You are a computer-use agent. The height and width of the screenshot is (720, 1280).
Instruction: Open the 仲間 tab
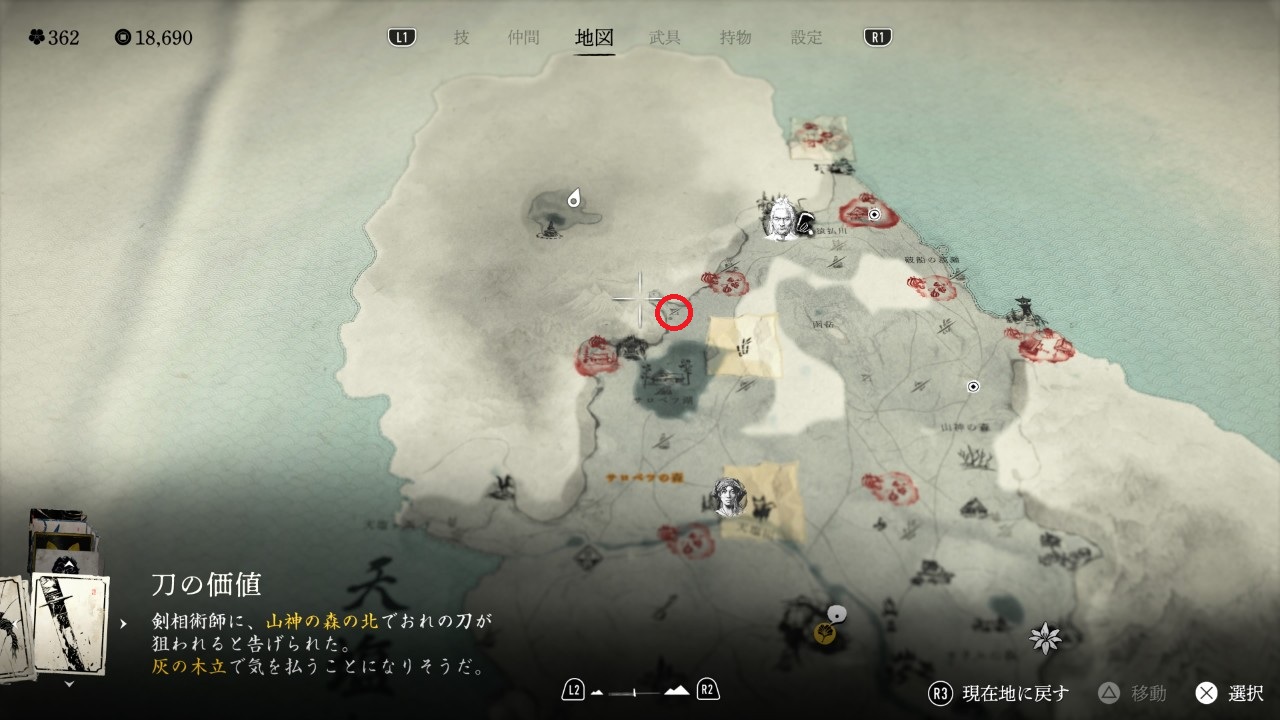pyautogui.click(x=523, y=38)
